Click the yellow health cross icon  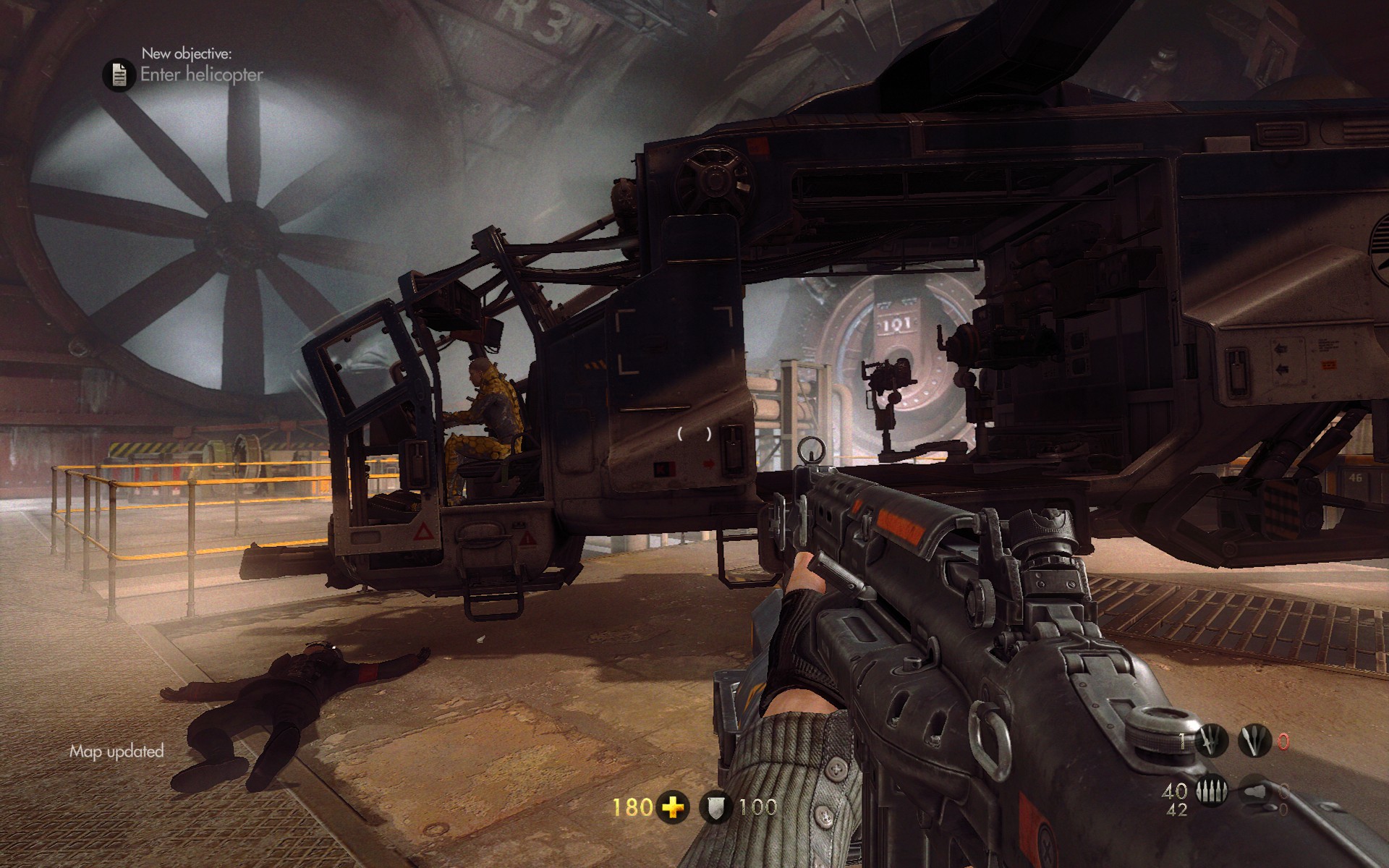[x=672, y=807]
